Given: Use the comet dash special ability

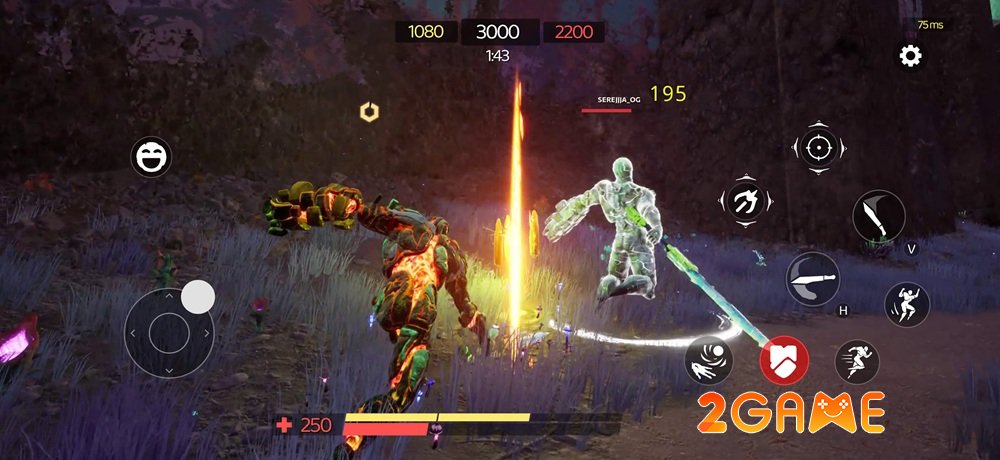Looking at the screenshot, I should [x=708, y=361].
